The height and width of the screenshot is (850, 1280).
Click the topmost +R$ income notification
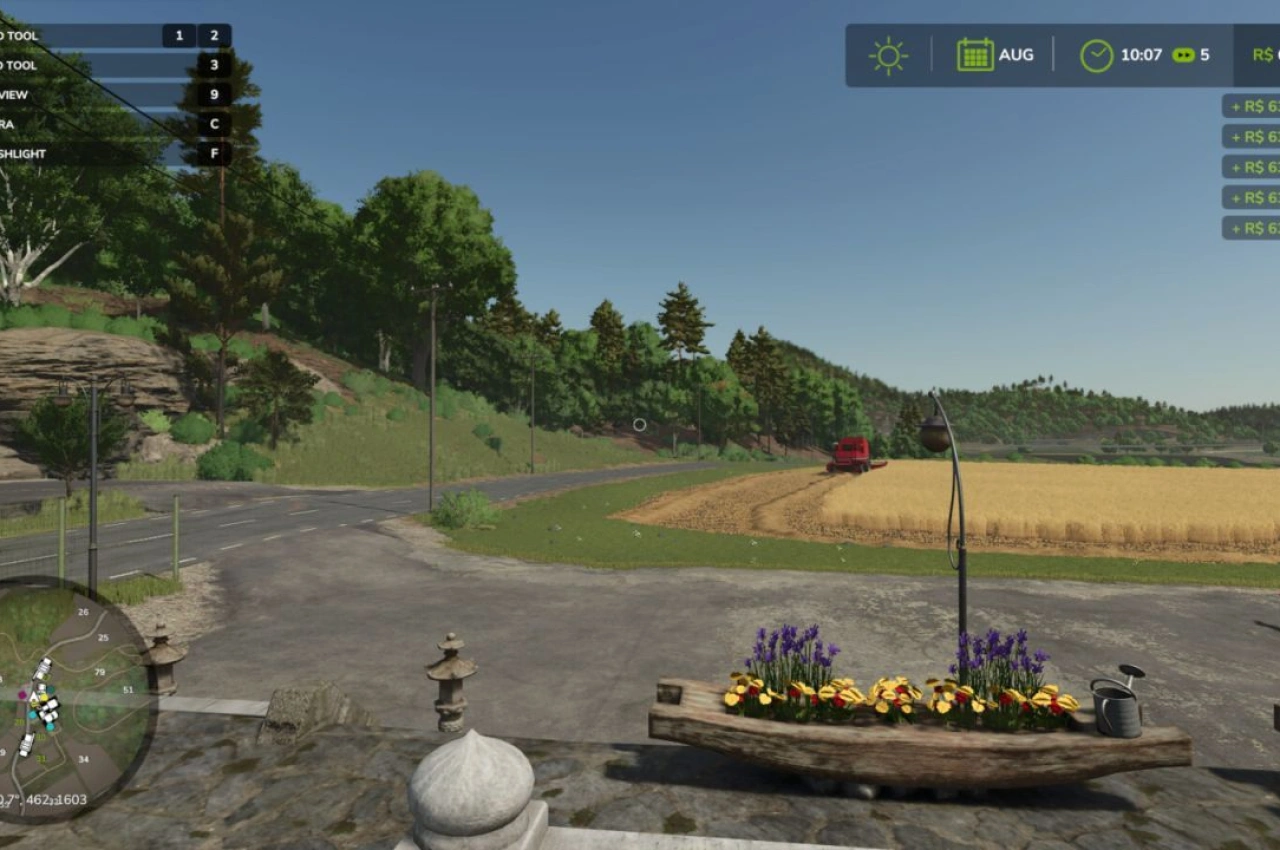pyautogui.click(x=1253, y=107)
